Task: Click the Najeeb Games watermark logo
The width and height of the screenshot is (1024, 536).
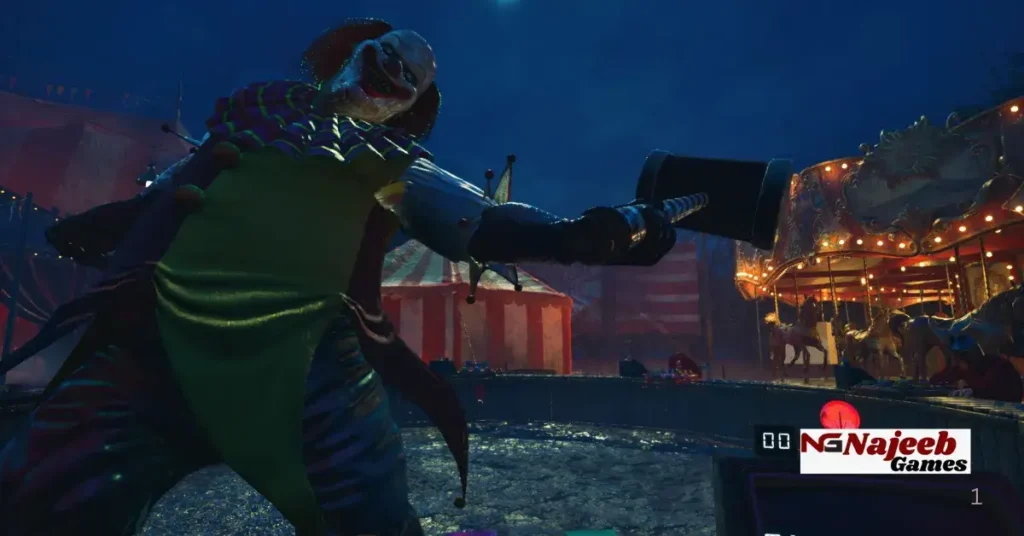Action: [885, 451]
